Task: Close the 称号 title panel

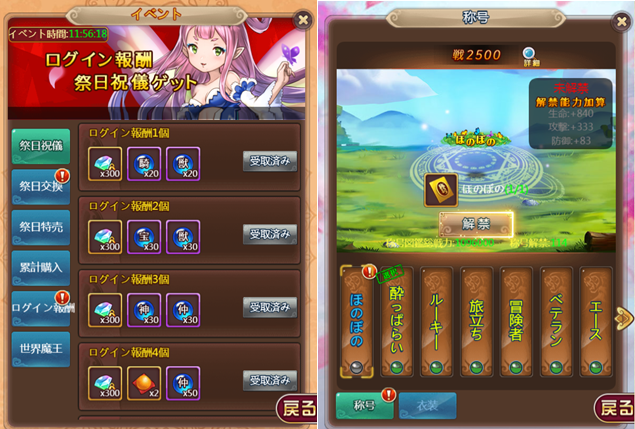Action: 620,19
